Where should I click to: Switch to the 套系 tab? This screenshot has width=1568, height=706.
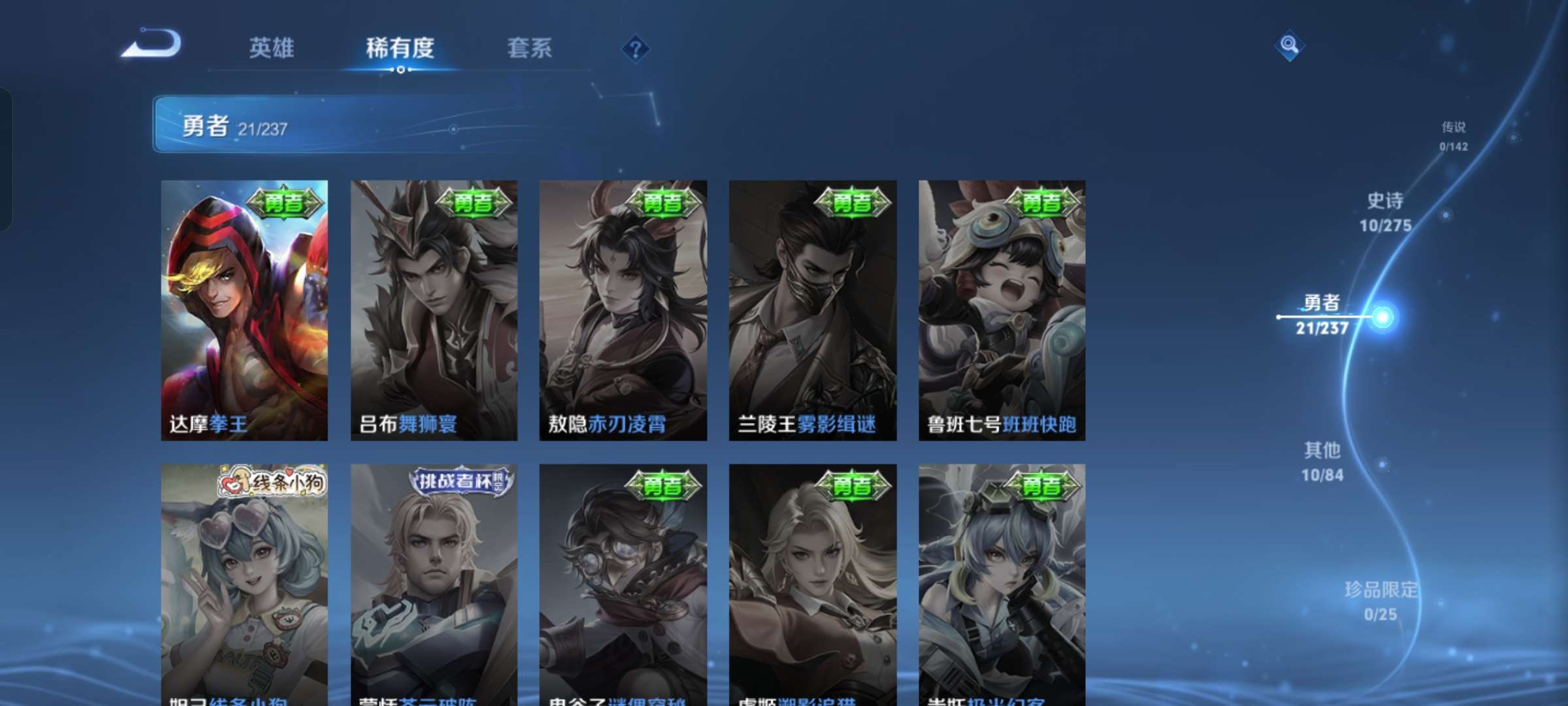(529, 49)
